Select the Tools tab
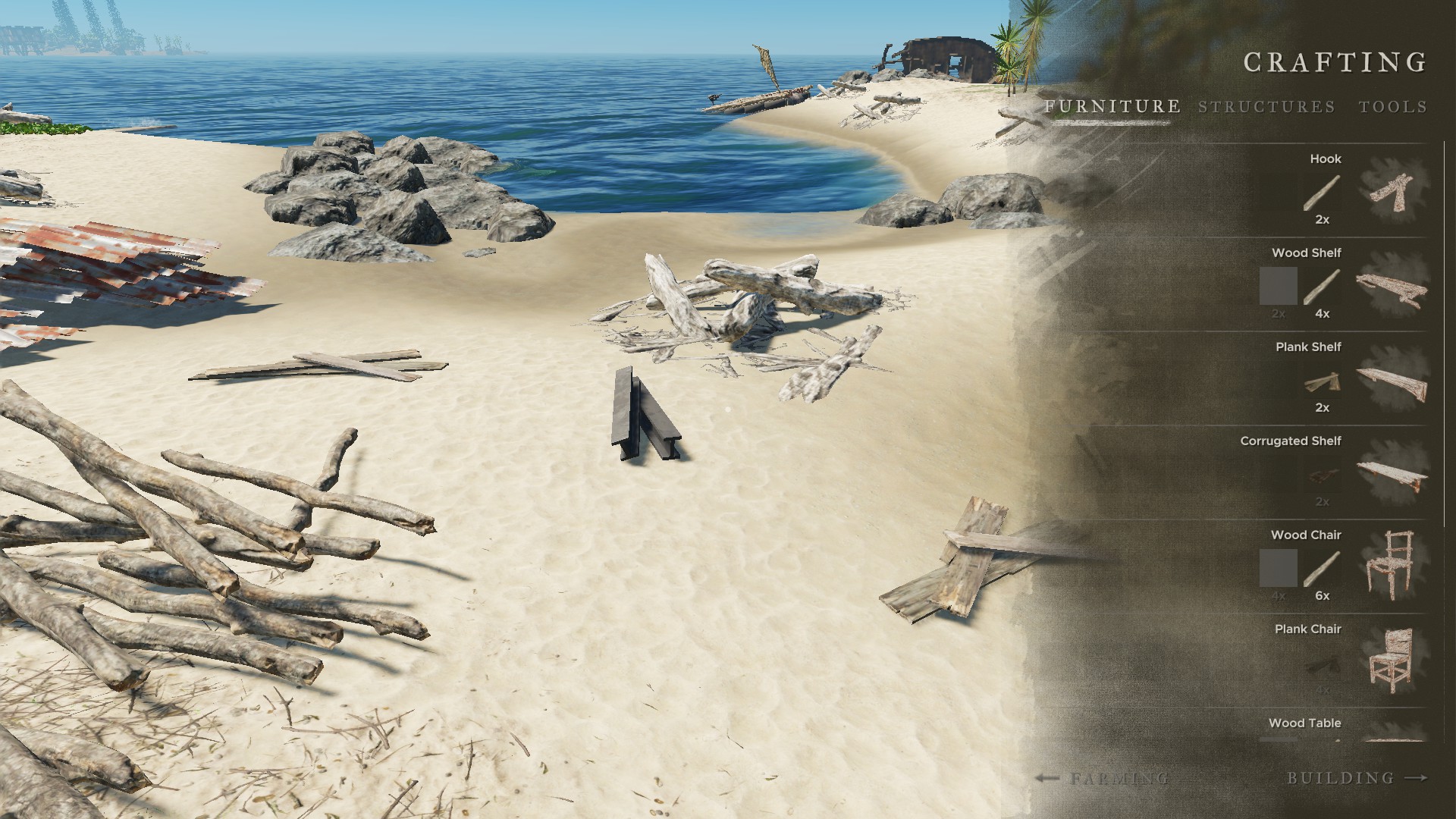This screenshot has width=1456, height=819. pos(1392,107)
